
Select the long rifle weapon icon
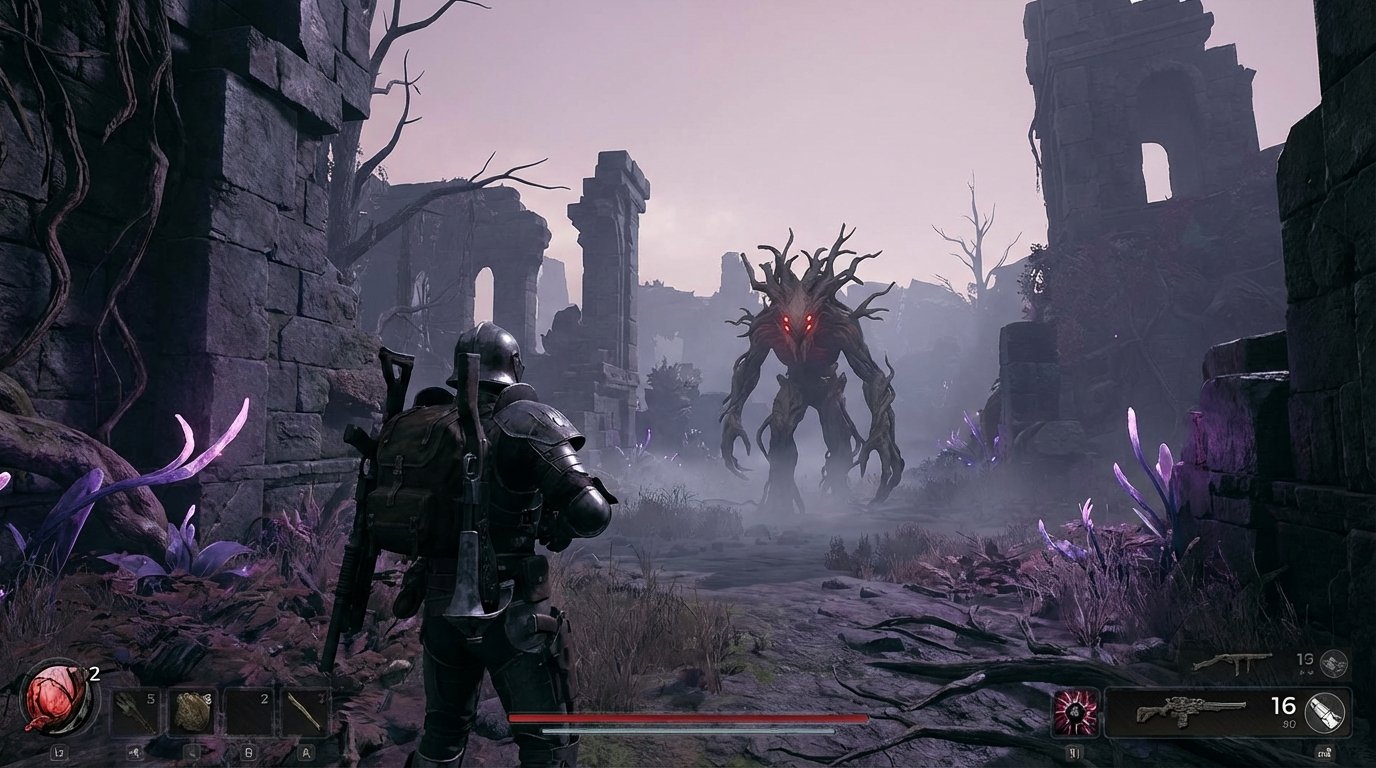tap(1191, 712)
